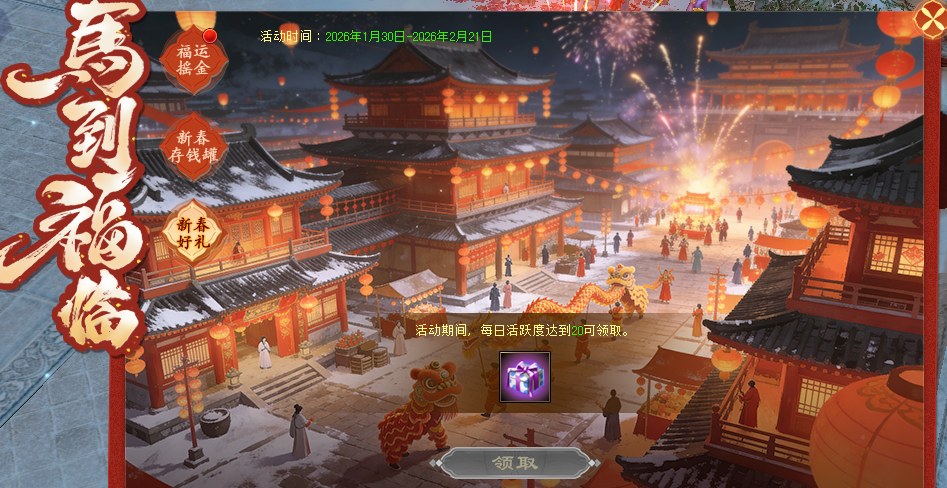Close the event window
Screen dimensions: 947x488
(929, 18)
